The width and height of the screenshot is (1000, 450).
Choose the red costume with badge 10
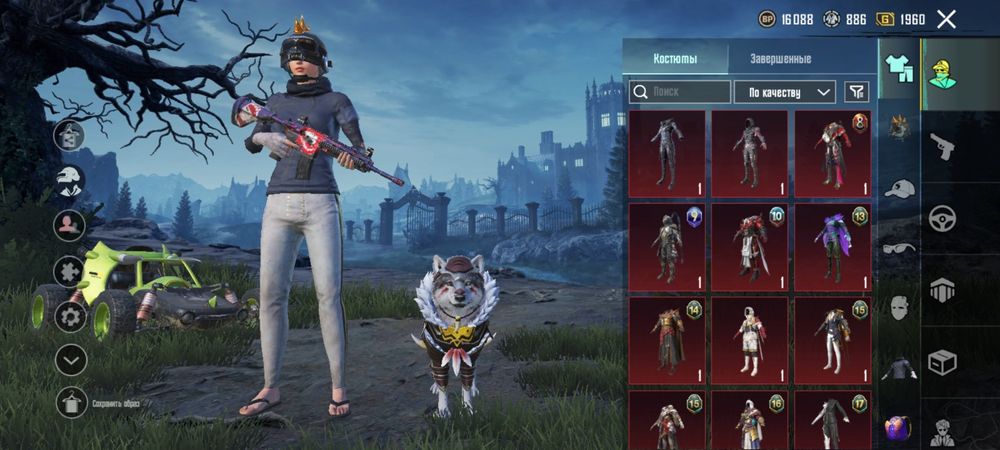(x=750, y=247)
